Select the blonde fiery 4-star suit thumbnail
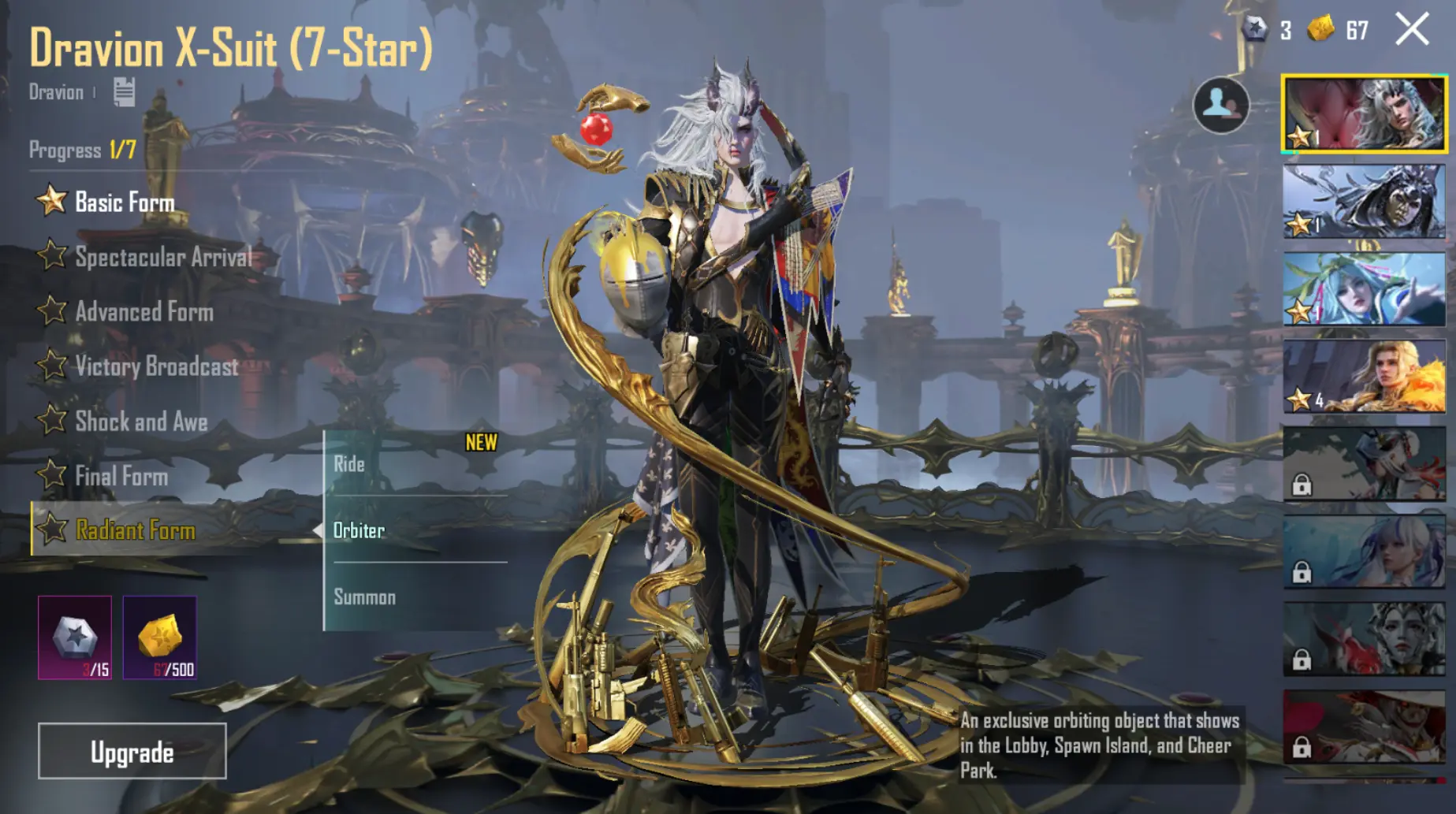 (1364, 377)
